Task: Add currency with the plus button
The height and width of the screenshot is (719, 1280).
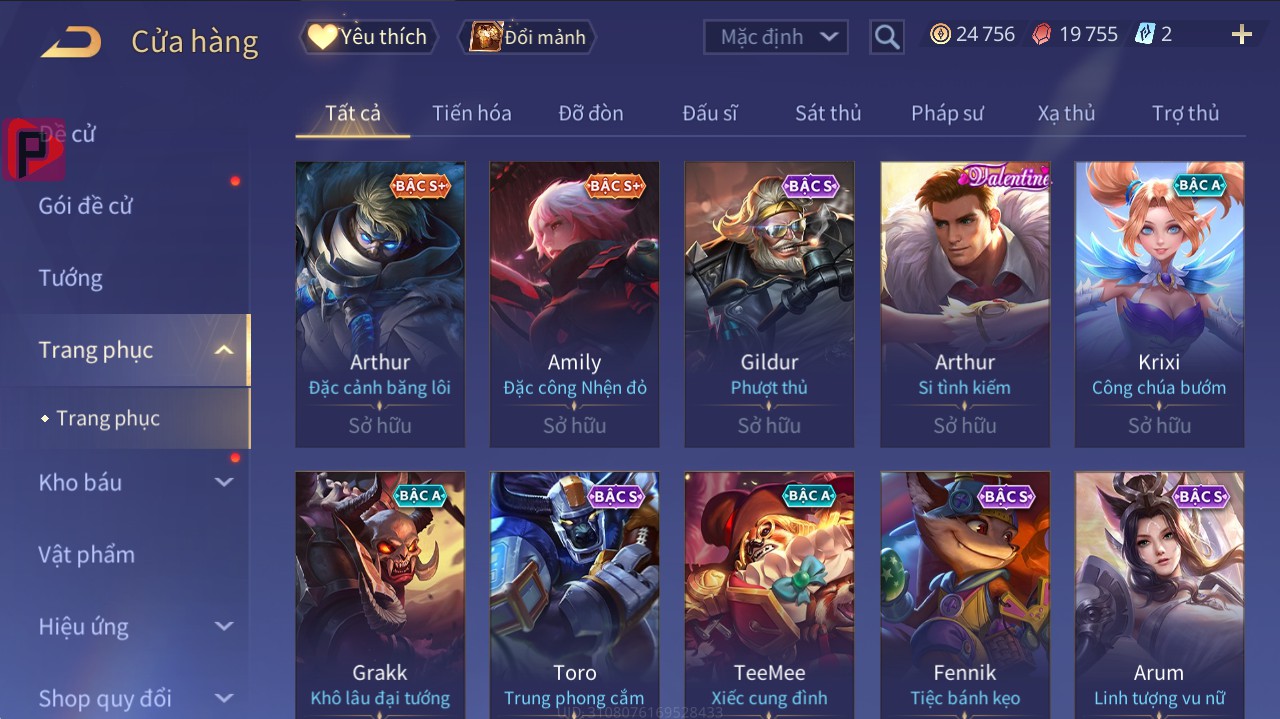Action: pos(1241,35)
